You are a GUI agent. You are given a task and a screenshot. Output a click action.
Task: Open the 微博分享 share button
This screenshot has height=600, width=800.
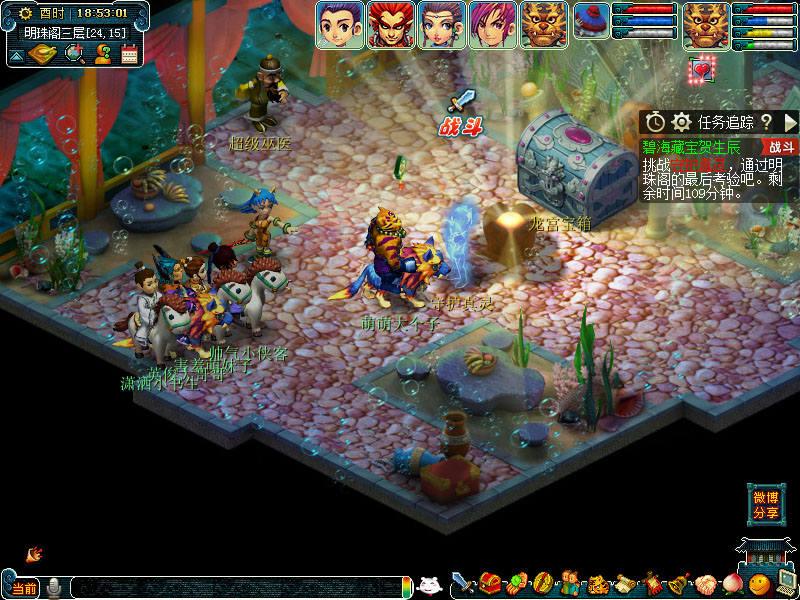(766, 505)
